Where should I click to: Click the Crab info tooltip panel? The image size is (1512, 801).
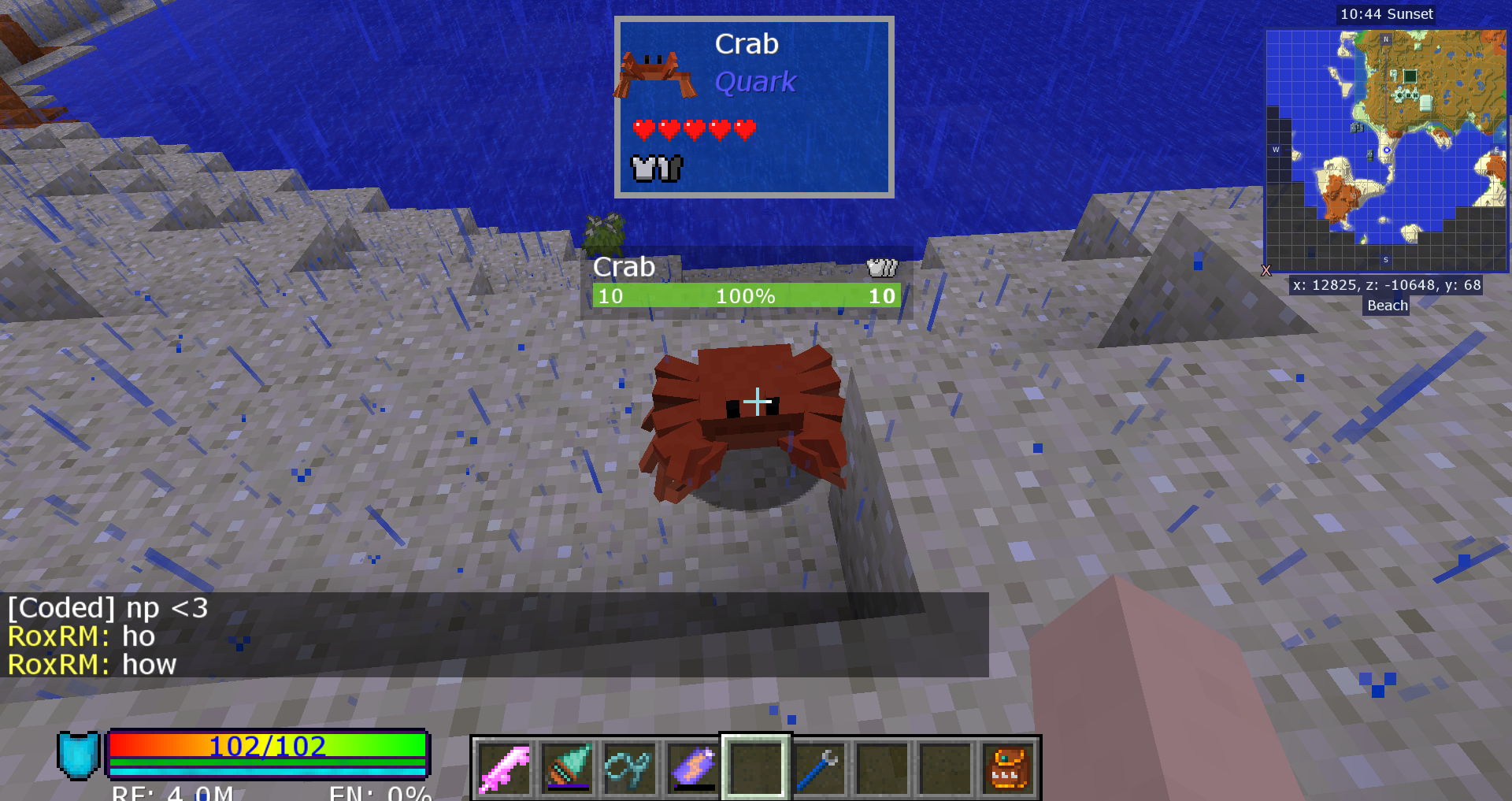point(754,107)
